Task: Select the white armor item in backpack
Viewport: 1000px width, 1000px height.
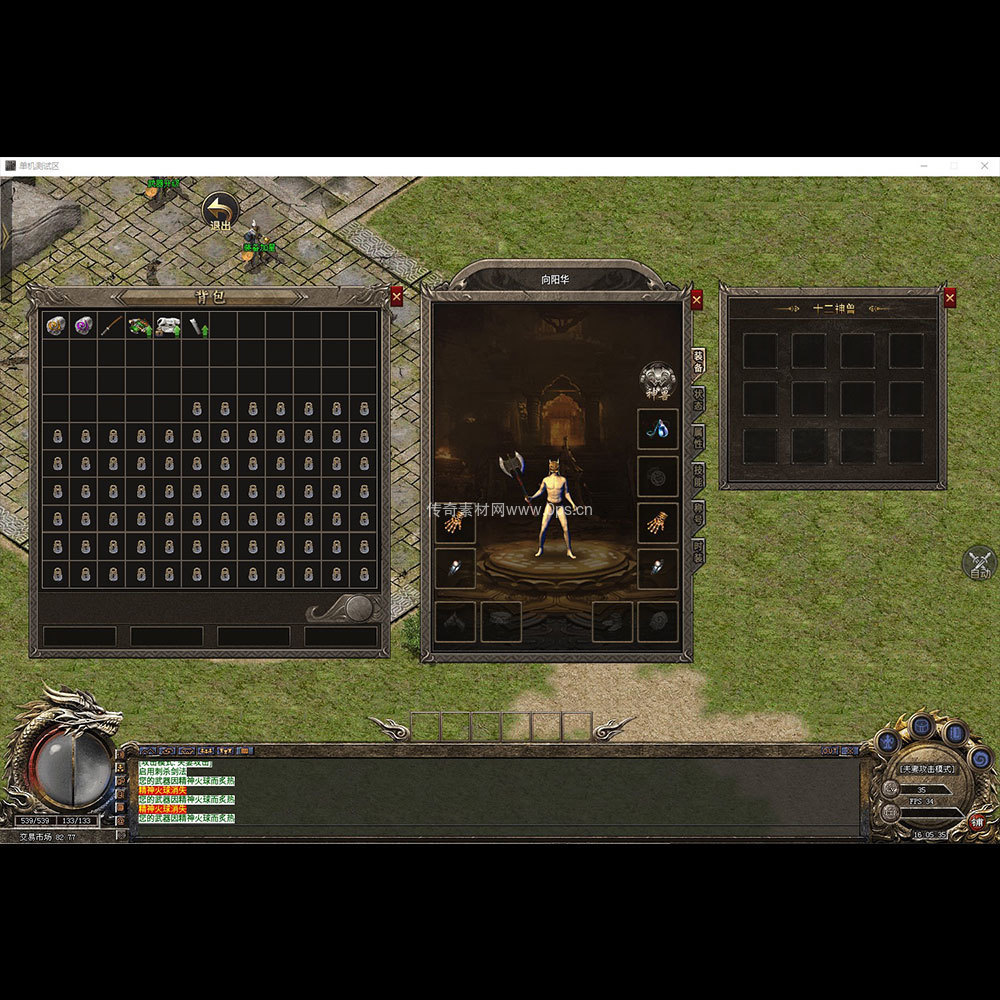Action: [167, 325]
